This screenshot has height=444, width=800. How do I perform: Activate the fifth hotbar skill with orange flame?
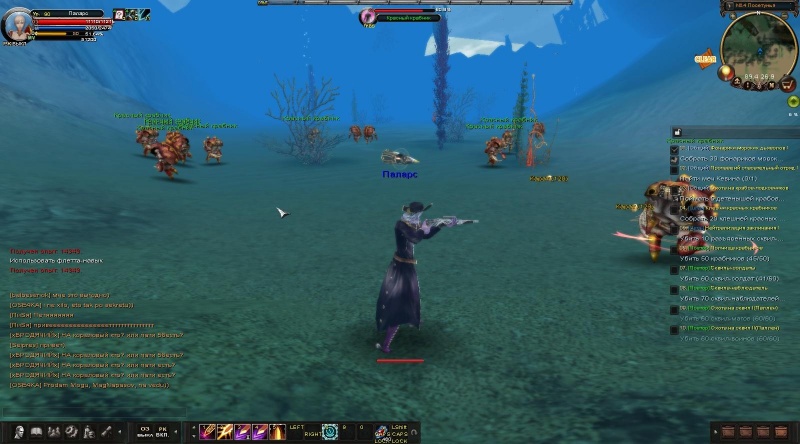coord(276,431)
